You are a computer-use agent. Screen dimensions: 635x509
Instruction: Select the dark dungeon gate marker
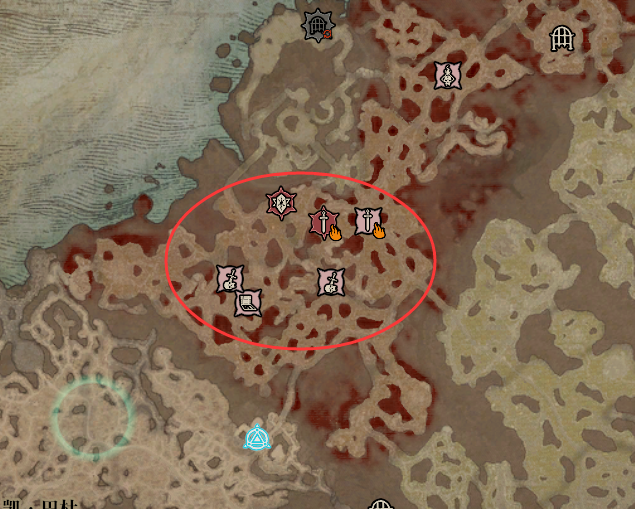click(x=317, y=26)
